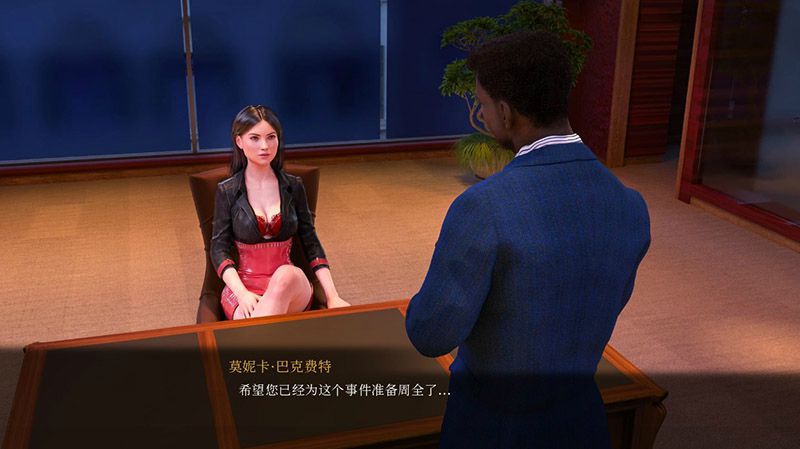Advance Monica's dialogue line in the text box

(x=343, y=390)
